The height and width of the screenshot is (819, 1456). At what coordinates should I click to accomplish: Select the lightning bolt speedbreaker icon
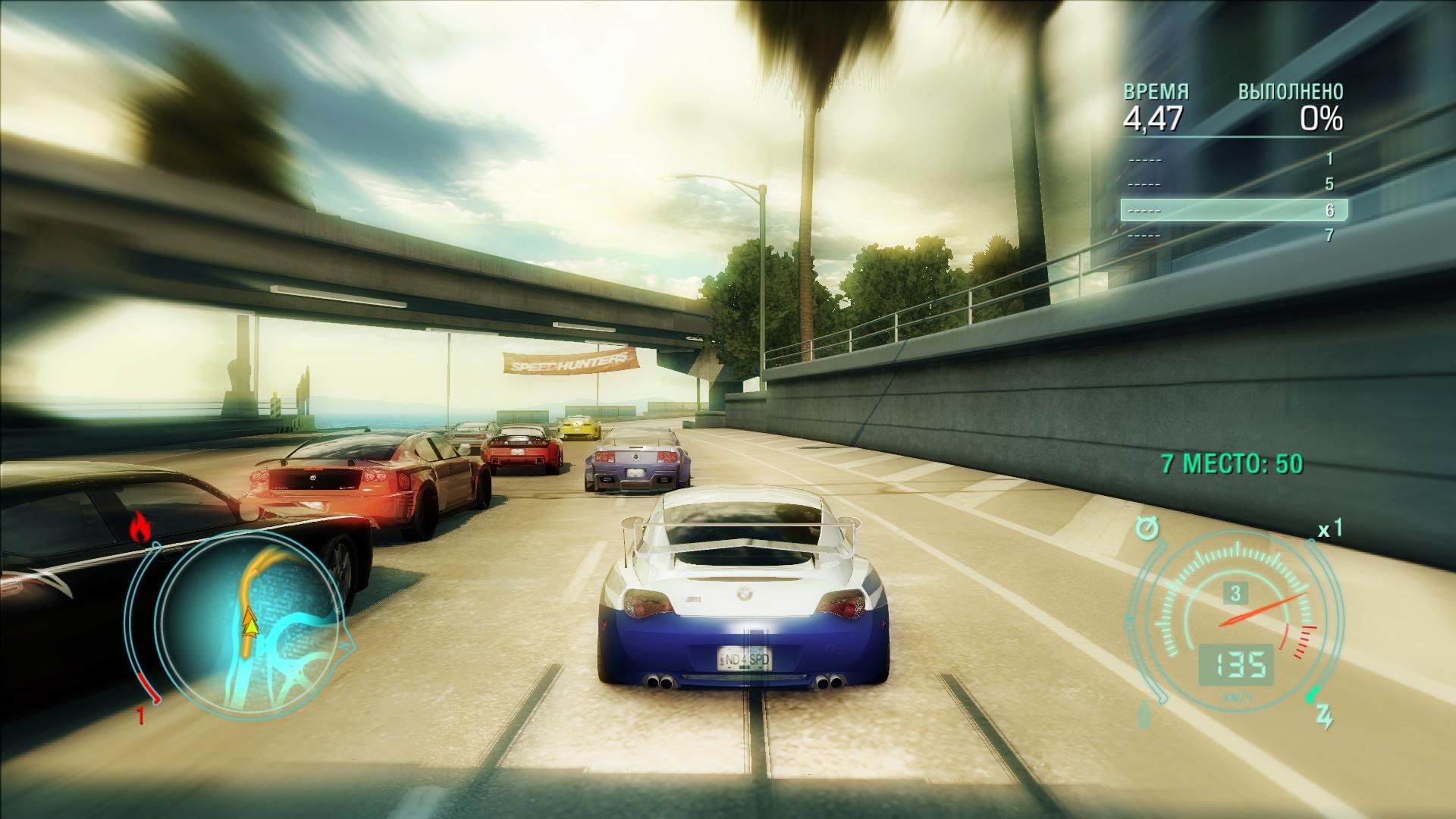(1323, 717)
